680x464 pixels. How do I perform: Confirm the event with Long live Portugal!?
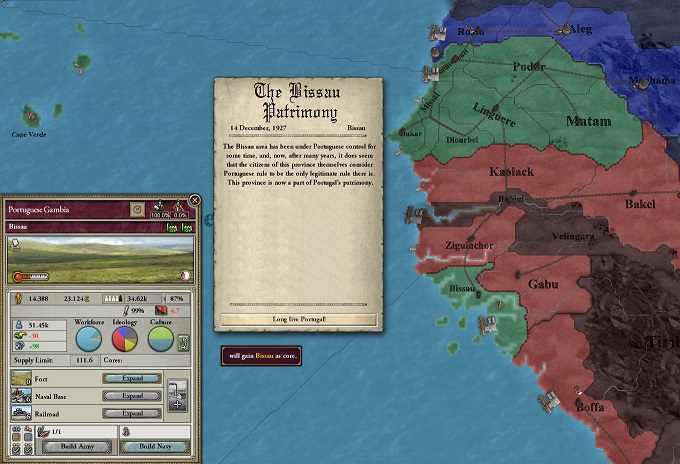297,319
